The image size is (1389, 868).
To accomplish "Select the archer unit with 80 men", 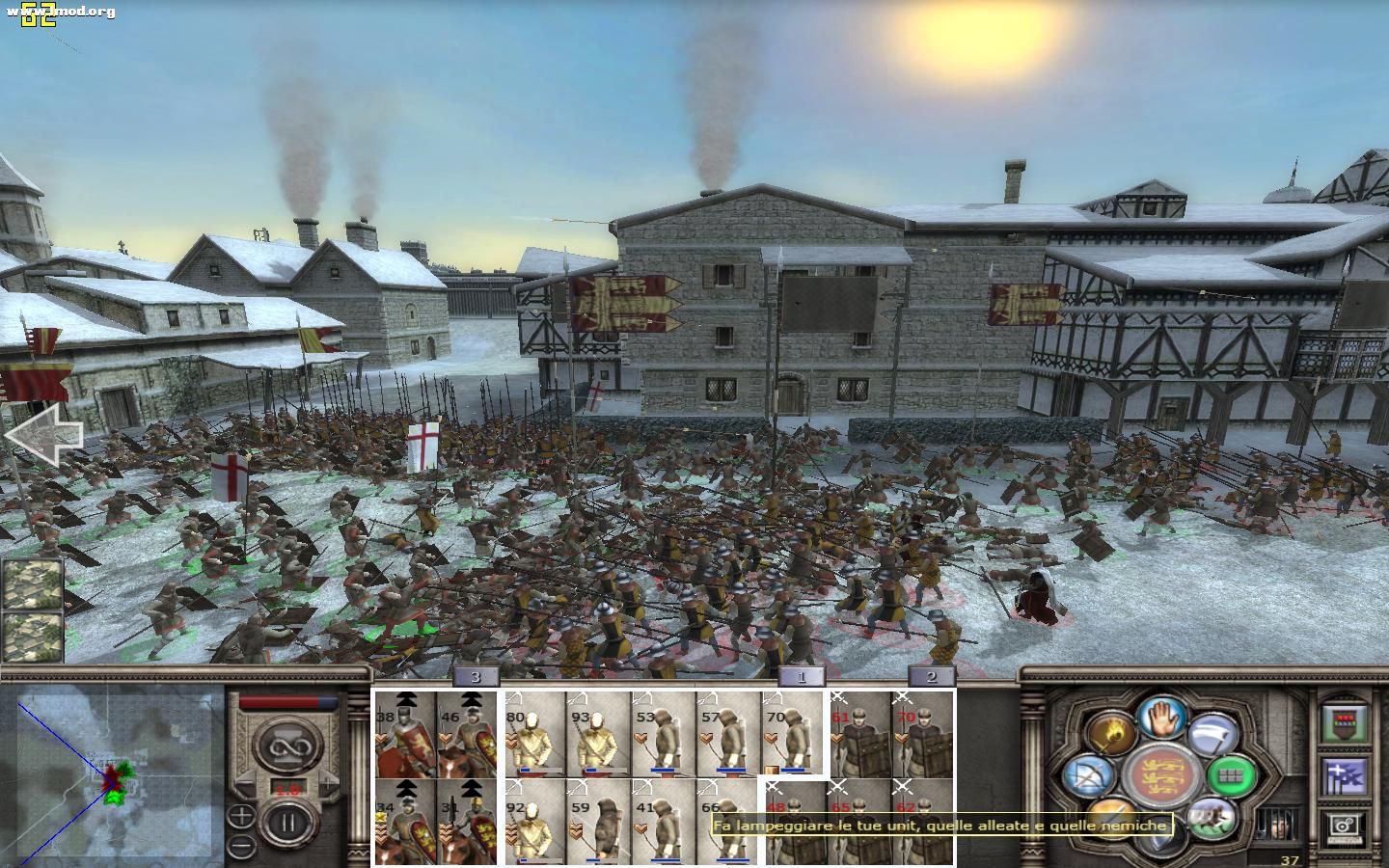I will tap(535, 733).
